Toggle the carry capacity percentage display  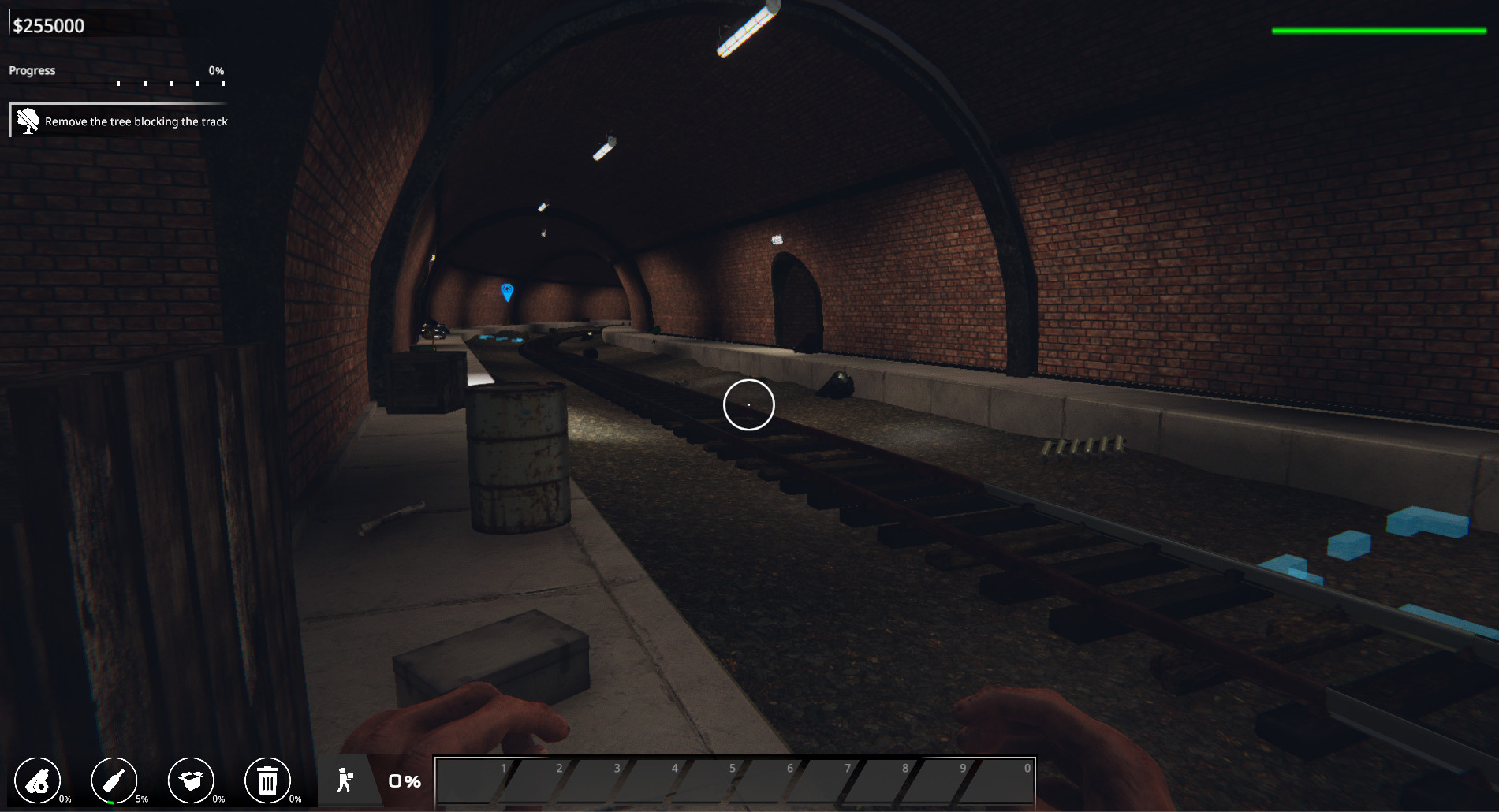403,781
